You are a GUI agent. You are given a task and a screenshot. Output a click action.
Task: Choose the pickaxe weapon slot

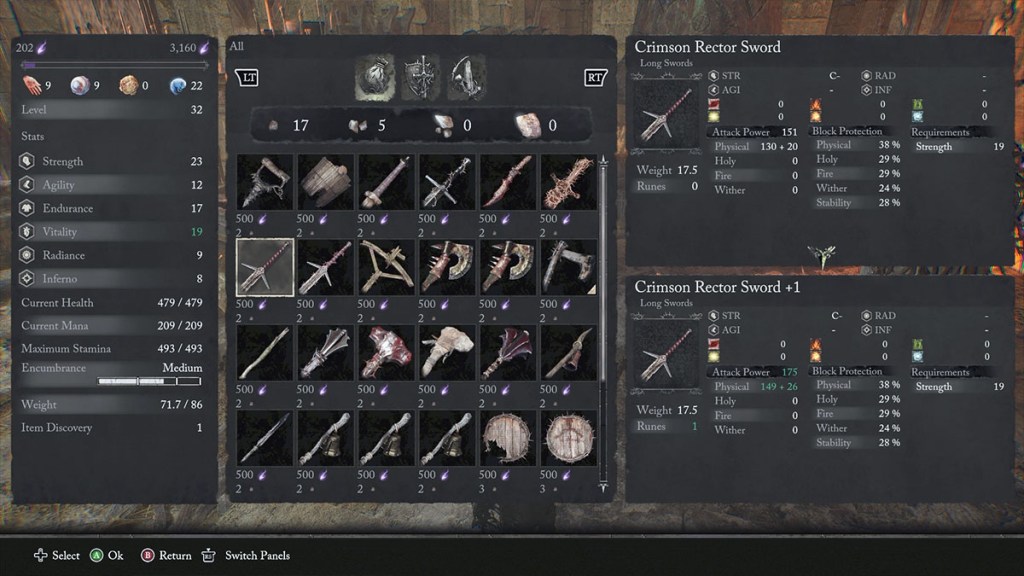click(x=570, y=353)
